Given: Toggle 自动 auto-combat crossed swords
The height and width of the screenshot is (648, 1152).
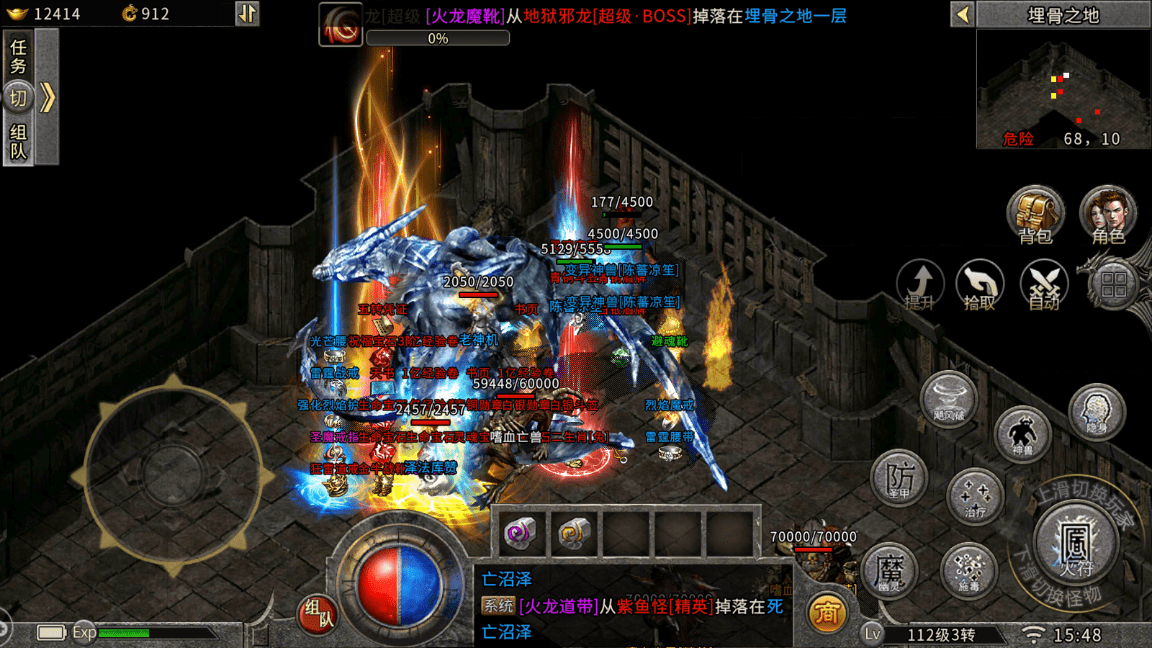Looking at the screenshot, I should [x=1044, y=284].
